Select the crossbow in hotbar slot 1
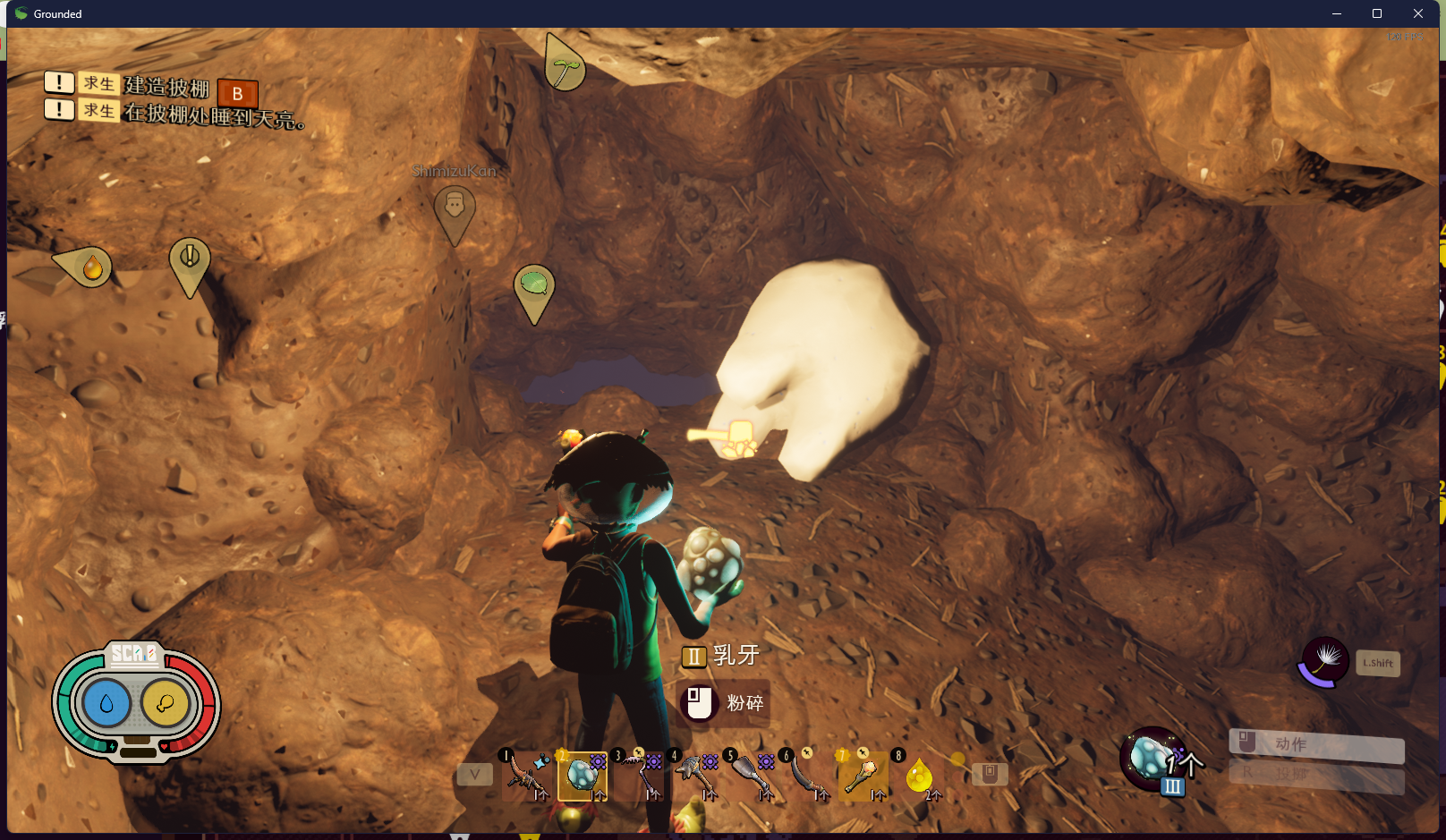Image resolution: width=1446 pixels, height=840 pixels. [526, 775]
